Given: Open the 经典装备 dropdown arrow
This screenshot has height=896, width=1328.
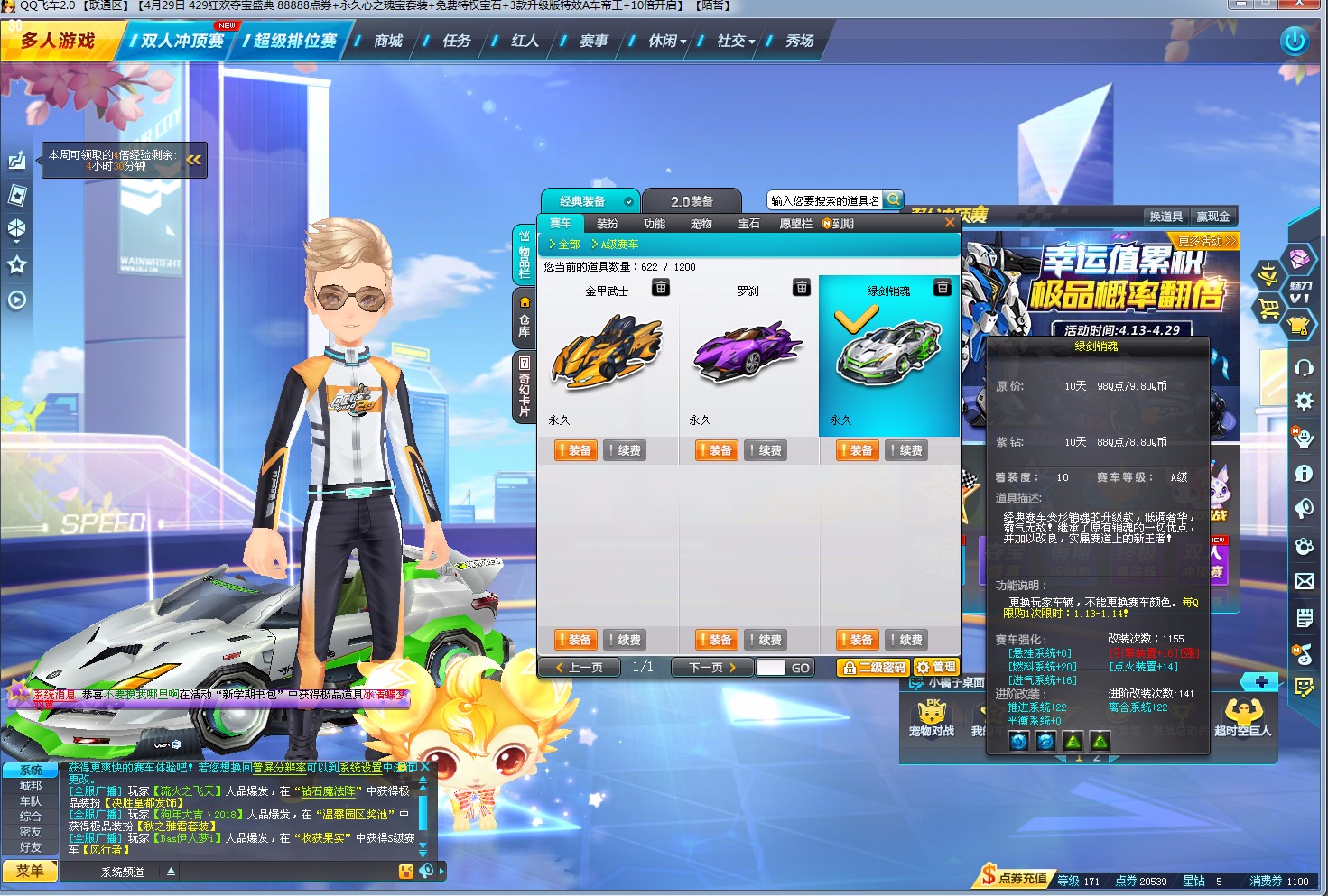Looking at the screenshot, I should pyautogui.click(x=630, y=200).
